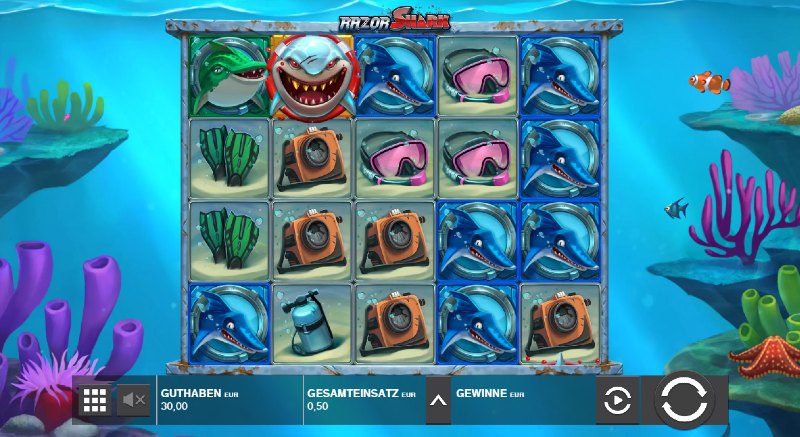Screen dimensions: 800x437
Task: Open the grid menu button
Action: click(95, 401)
